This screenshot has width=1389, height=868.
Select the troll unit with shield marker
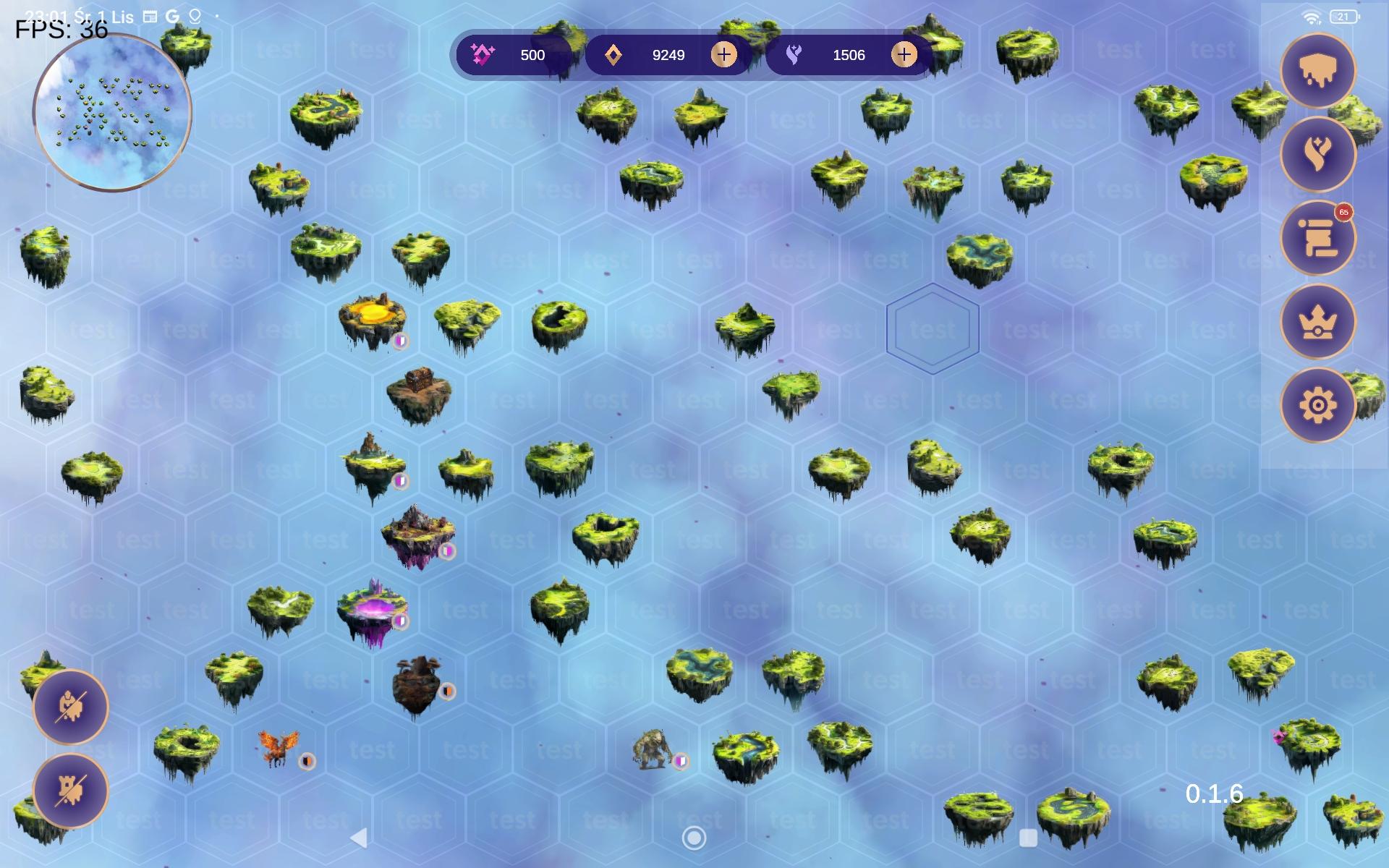click(x=652, y=750)
